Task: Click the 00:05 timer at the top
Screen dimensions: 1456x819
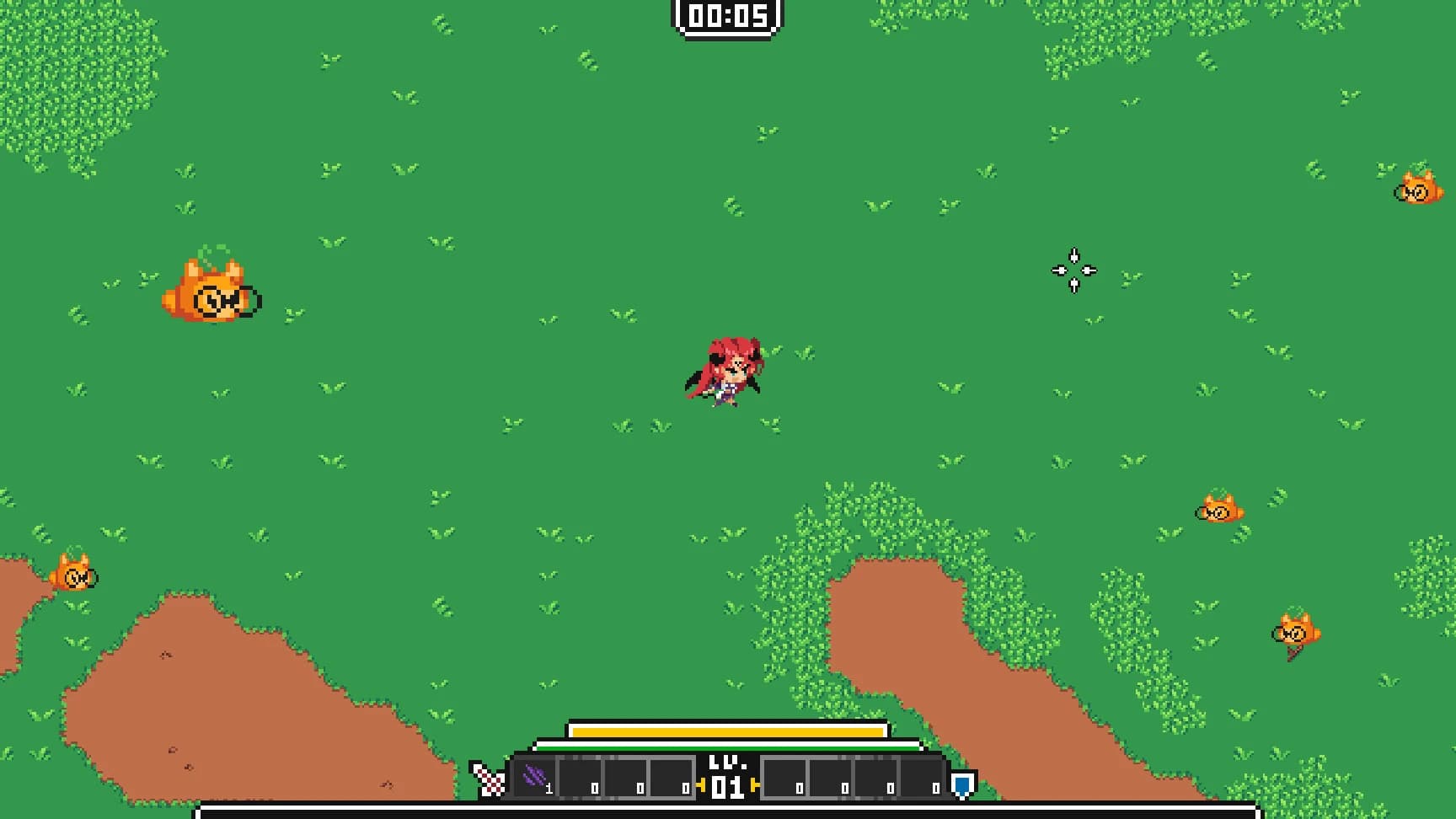Action: coord(728,14)
